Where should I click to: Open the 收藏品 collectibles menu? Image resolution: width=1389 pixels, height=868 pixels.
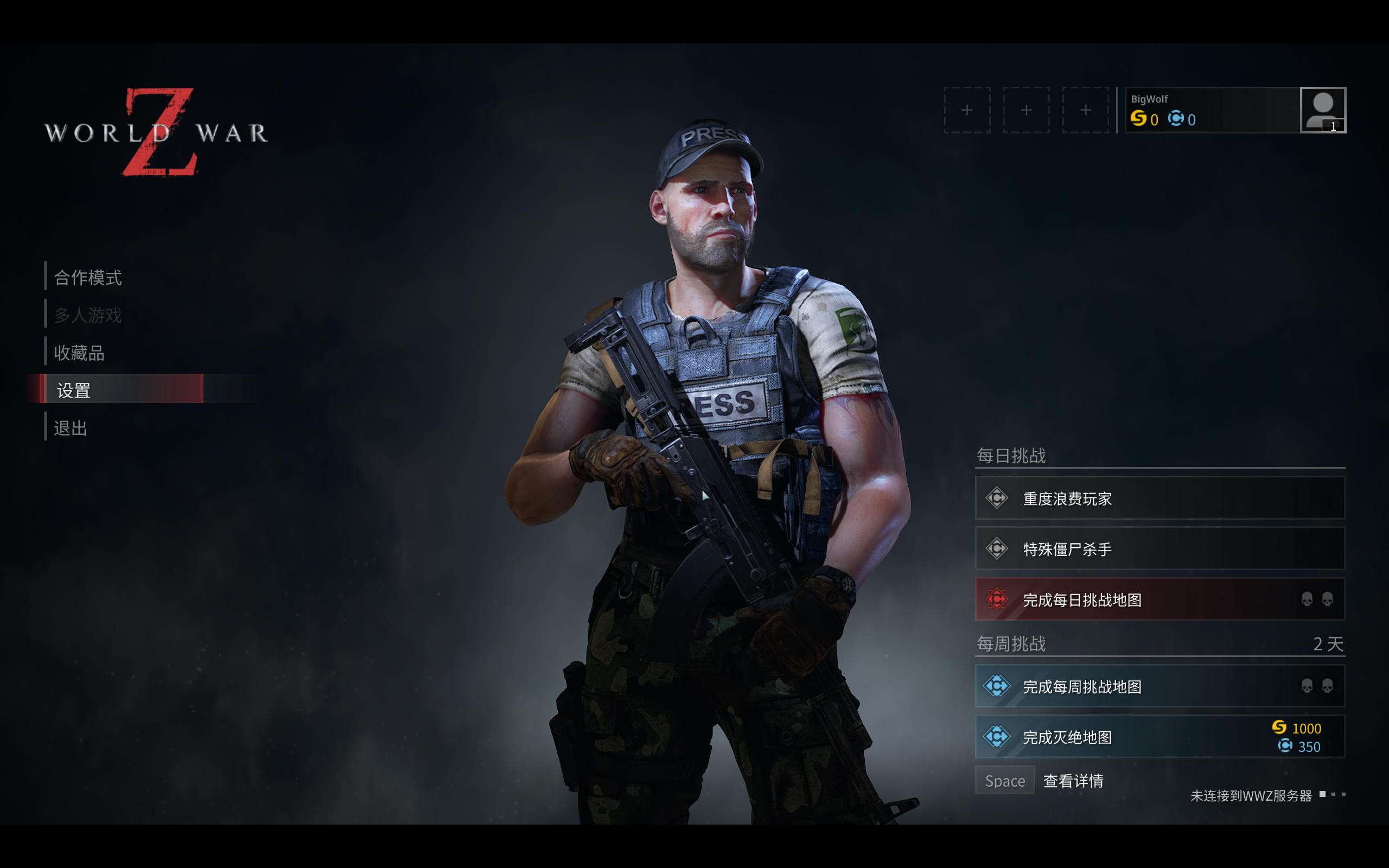point(79,353)
